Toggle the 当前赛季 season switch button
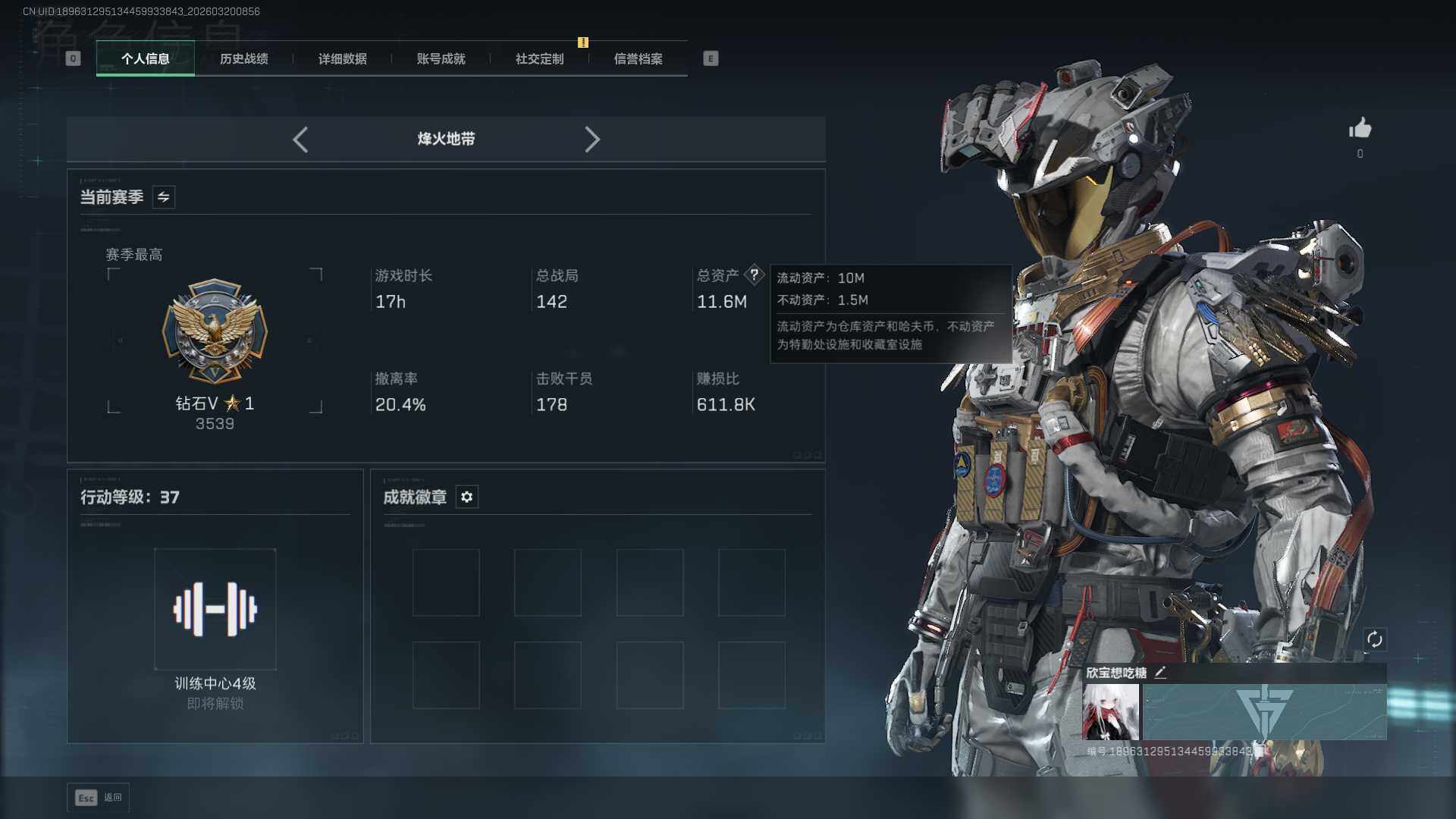1456x819 pixels. (163, 197)
